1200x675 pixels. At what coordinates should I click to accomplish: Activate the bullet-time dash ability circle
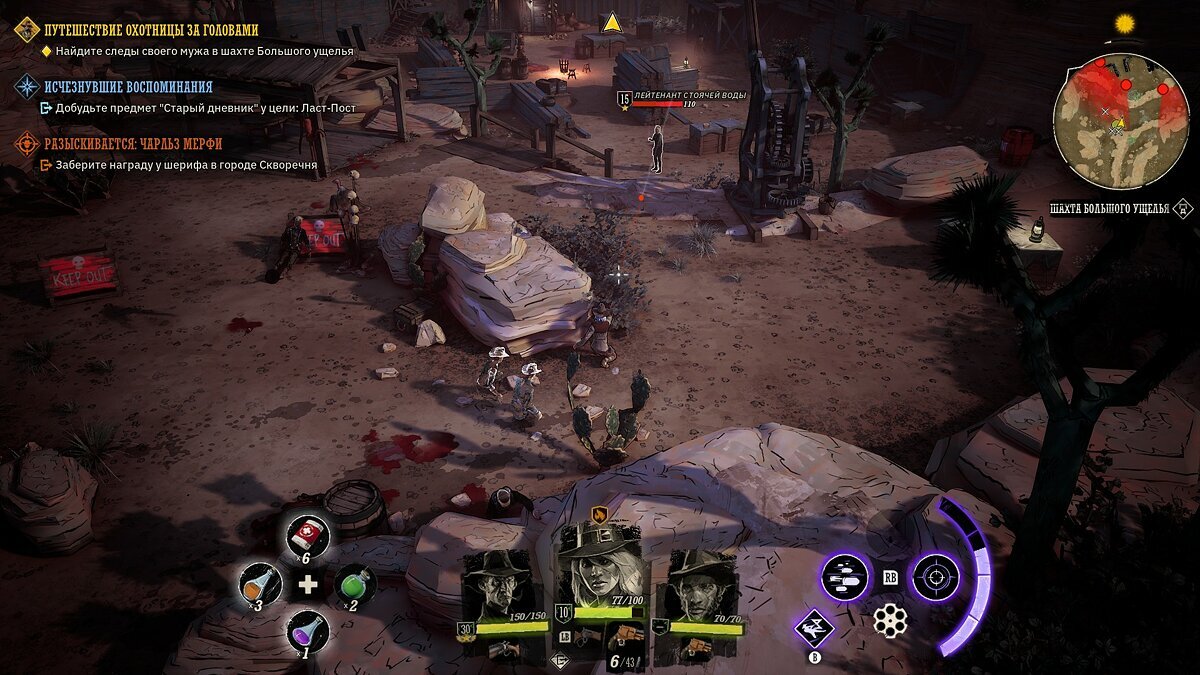[x=845, y=577]
